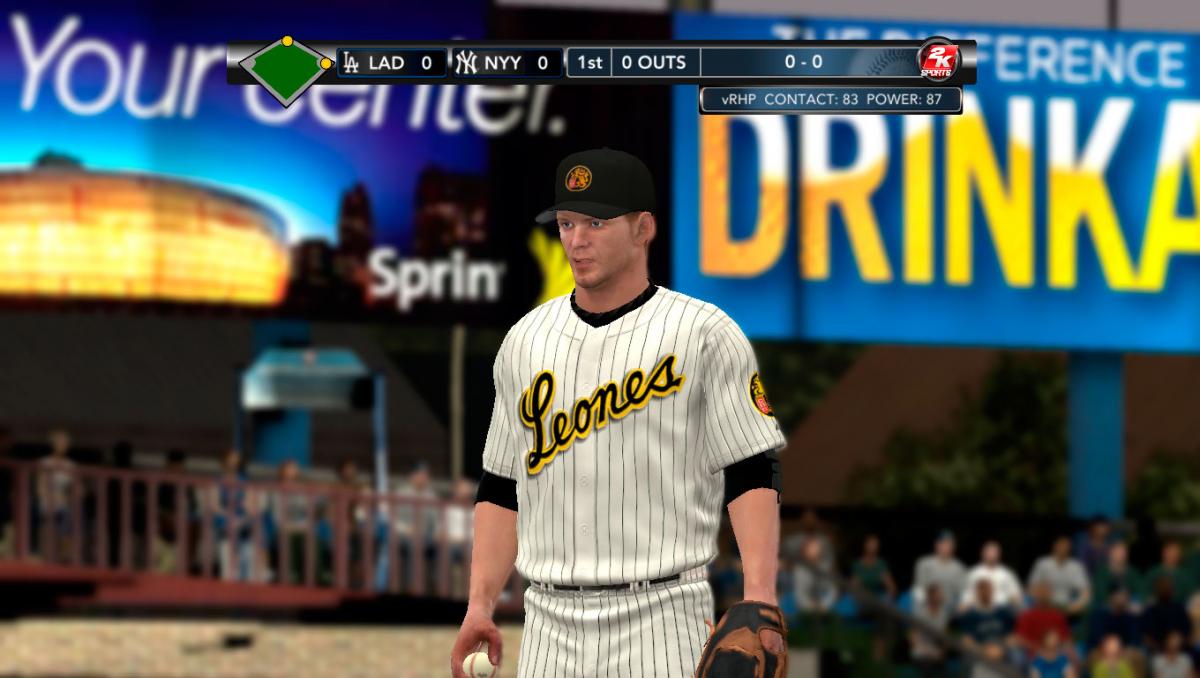1200x678 pixels.
Task: Click the 2K Sports logo badge
Action: (x=939, y=61)
